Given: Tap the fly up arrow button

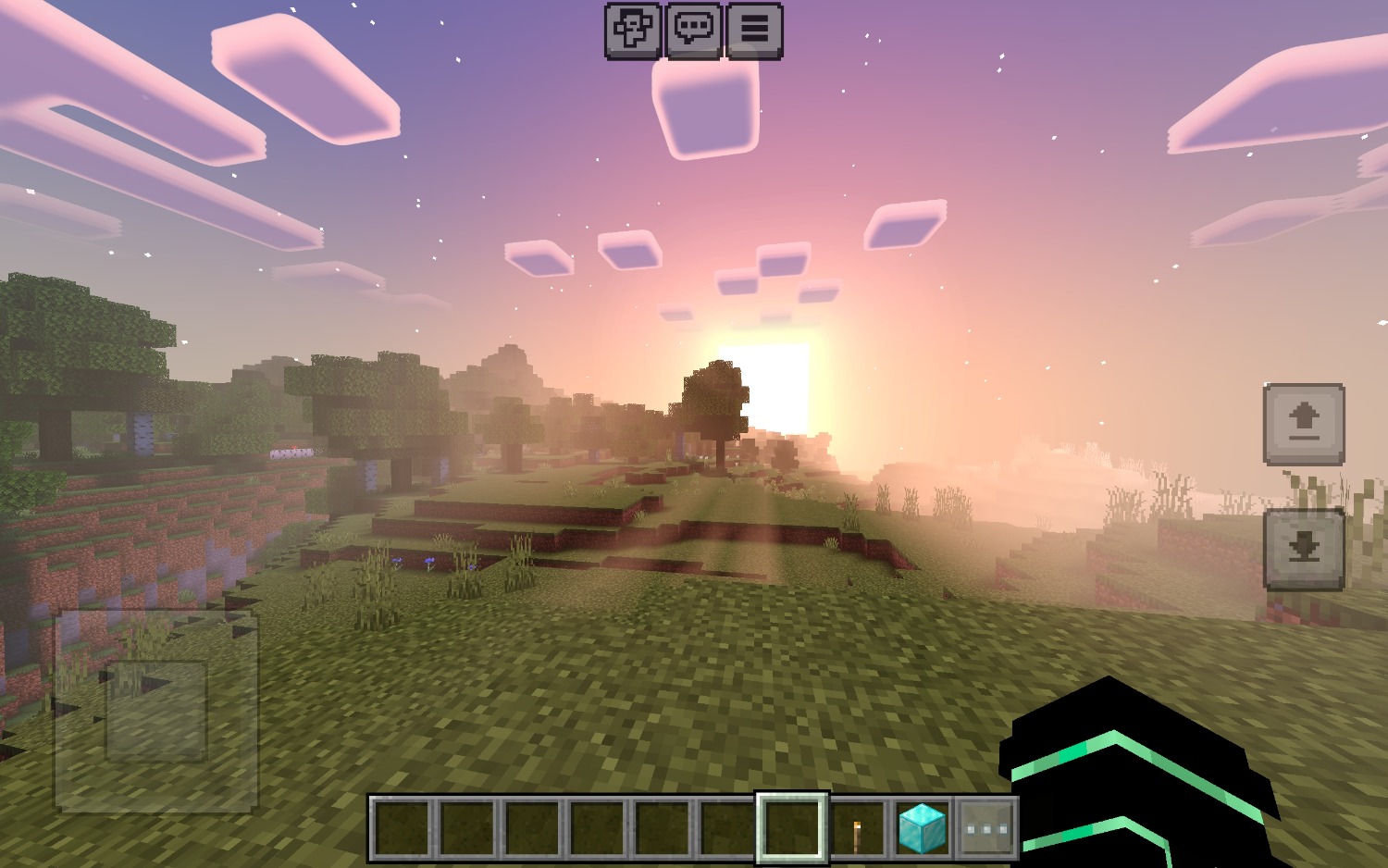Looking at the screenshot, I should coord(1304,423).
